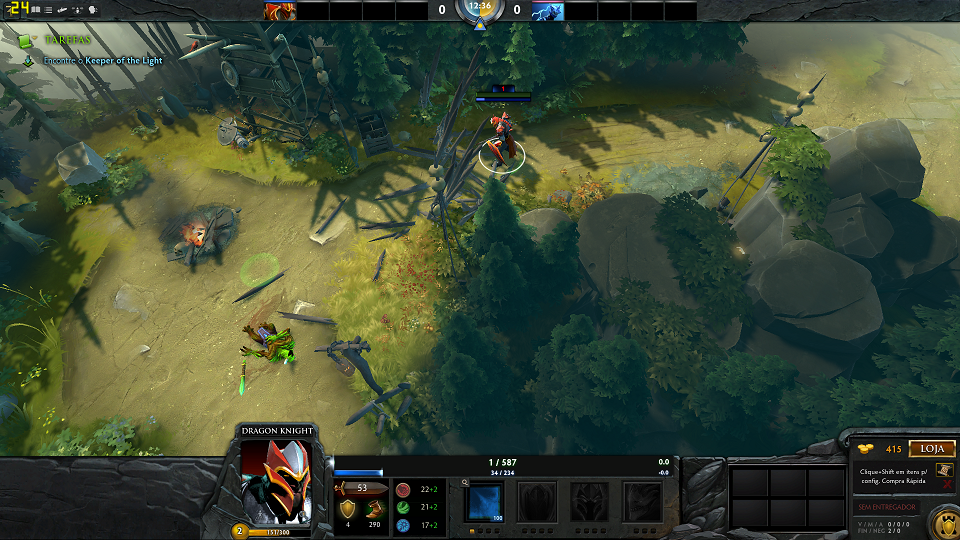
Task: Click the magnifier icon above the abilities
Action: pyautogui.click(x=466, y=482)
